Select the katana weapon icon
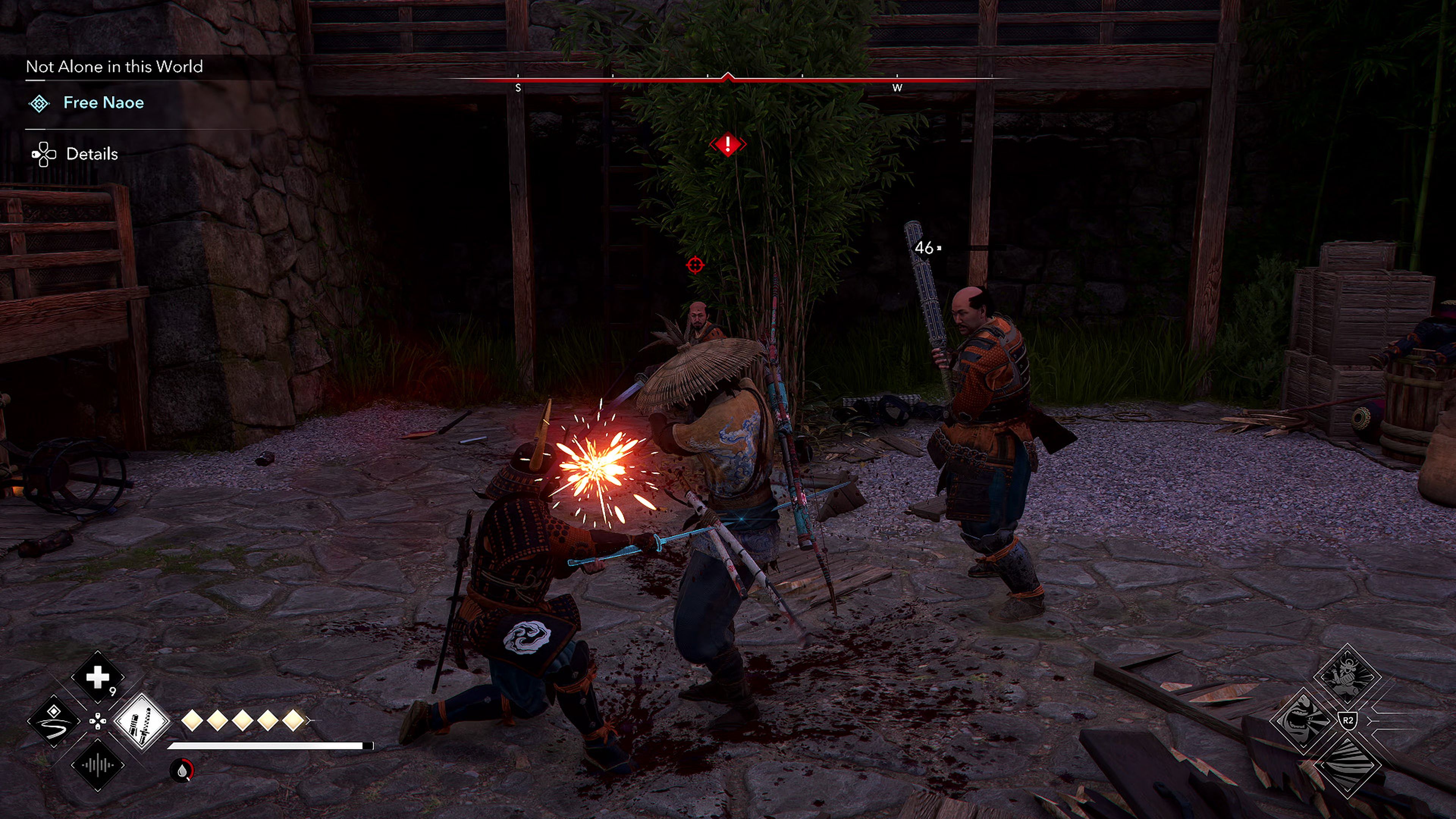Image resolution: width=1456 pixels, height=819 pixels. [x=143, y=722]
